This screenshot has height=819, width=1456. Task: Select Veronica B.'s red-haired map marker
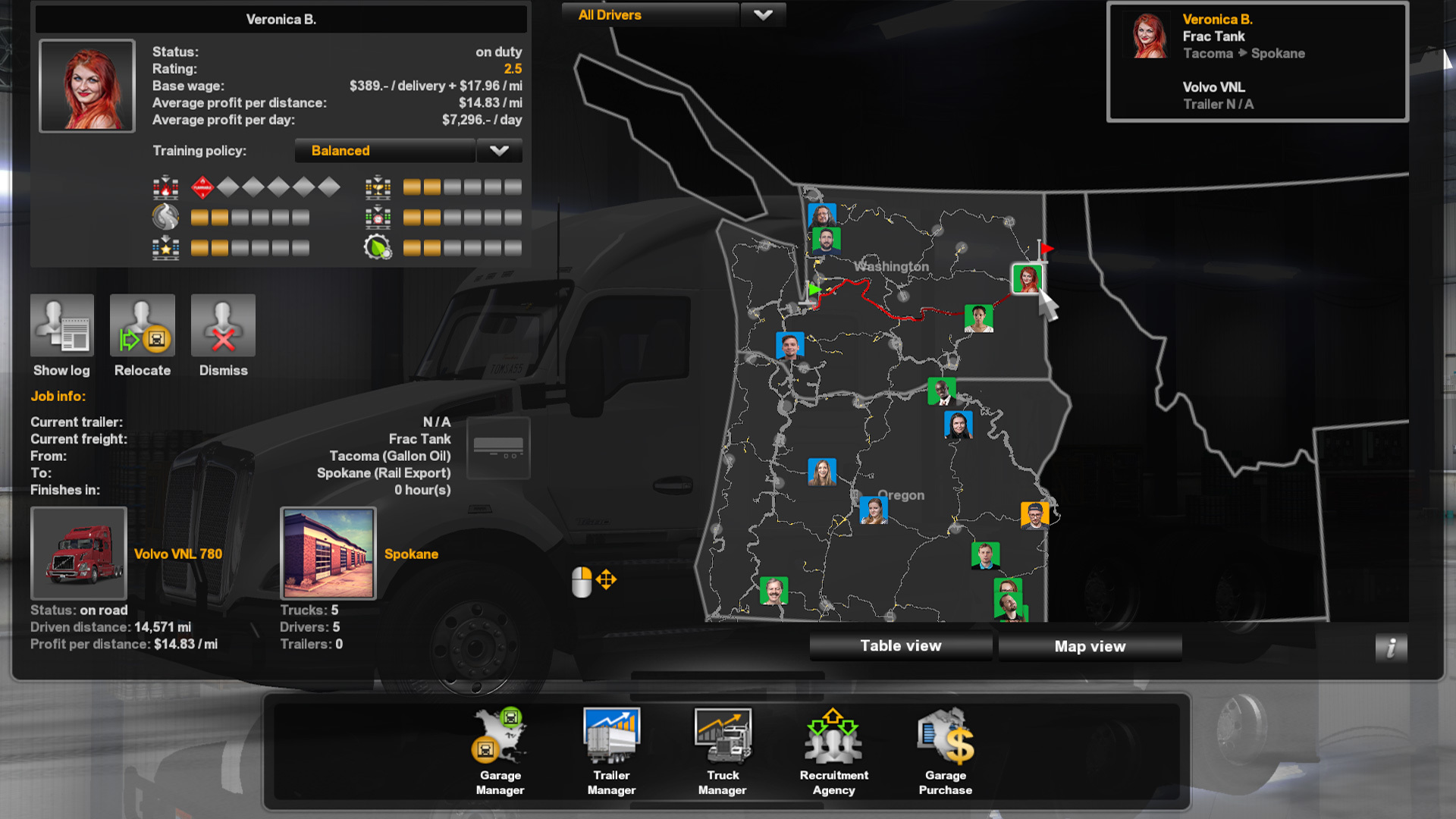pyautogui.click(x=1027, y=279)
